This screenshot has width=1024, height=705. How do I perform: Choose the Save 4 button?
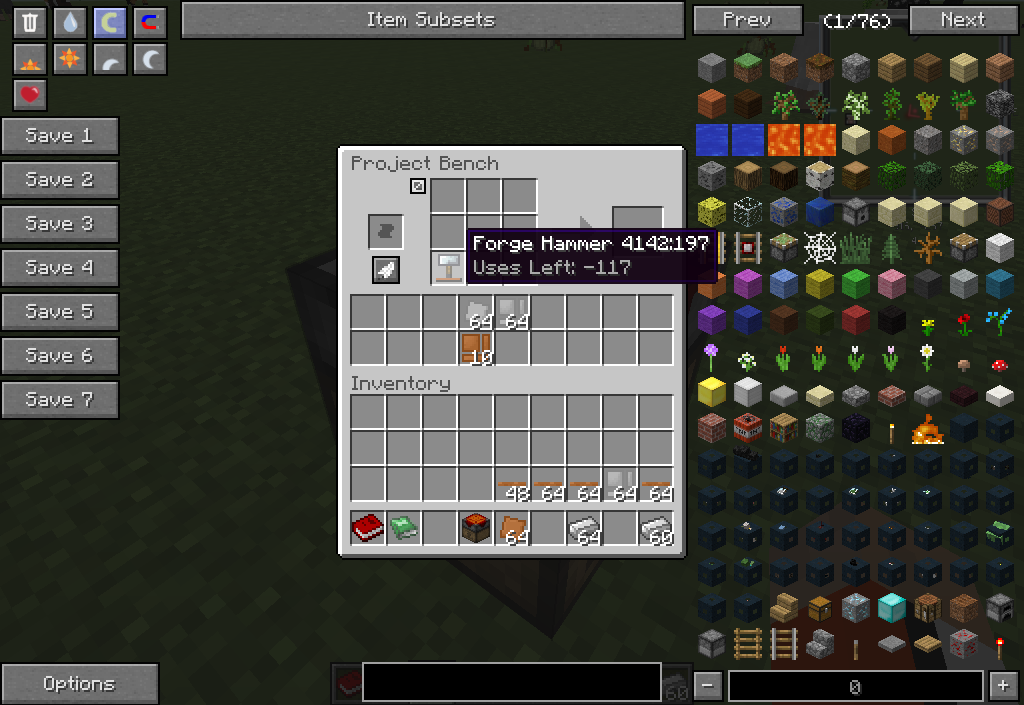pos(60,268)
